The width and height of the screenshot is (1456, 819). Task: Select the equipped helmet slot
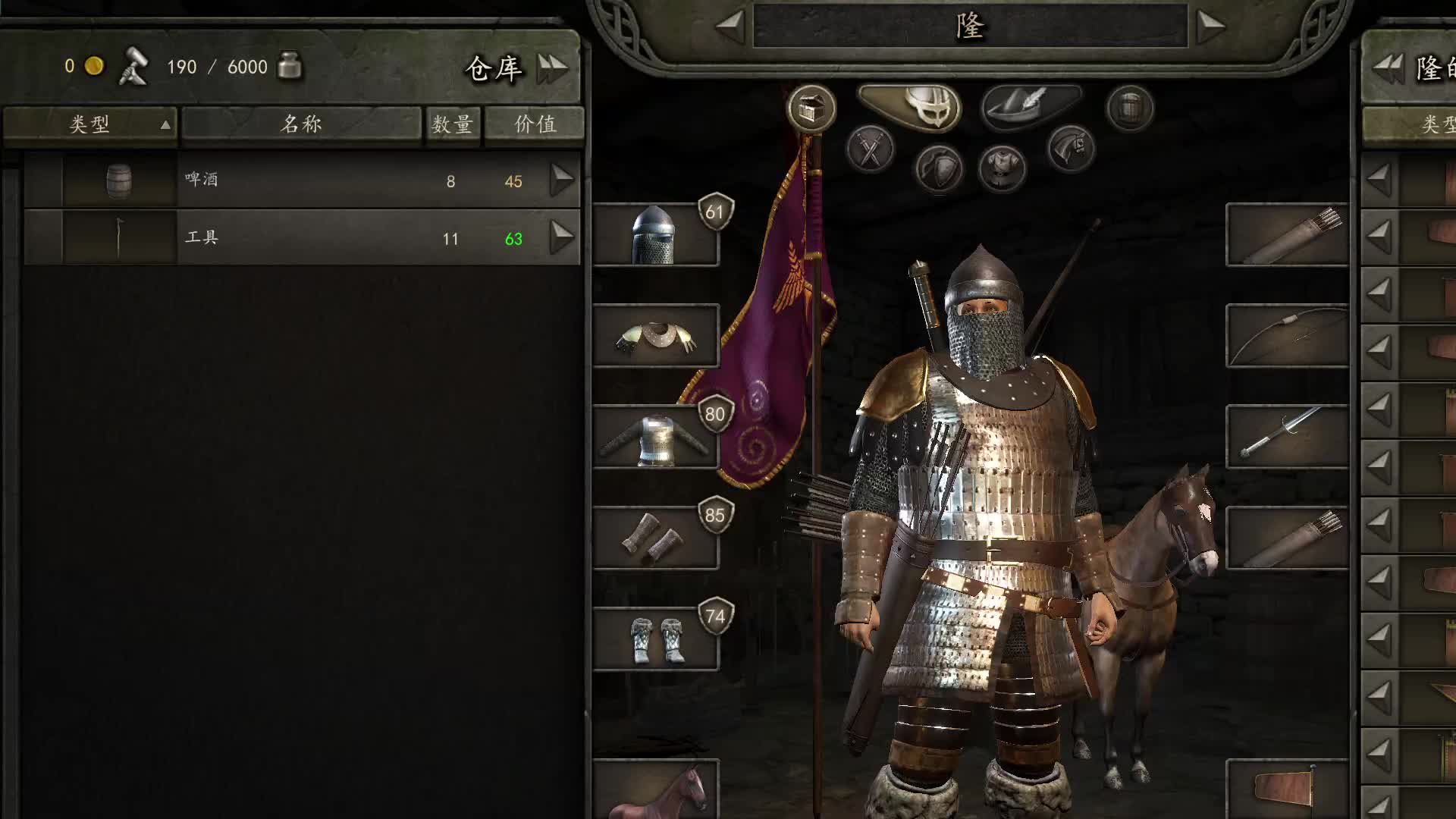coord(655,235)
